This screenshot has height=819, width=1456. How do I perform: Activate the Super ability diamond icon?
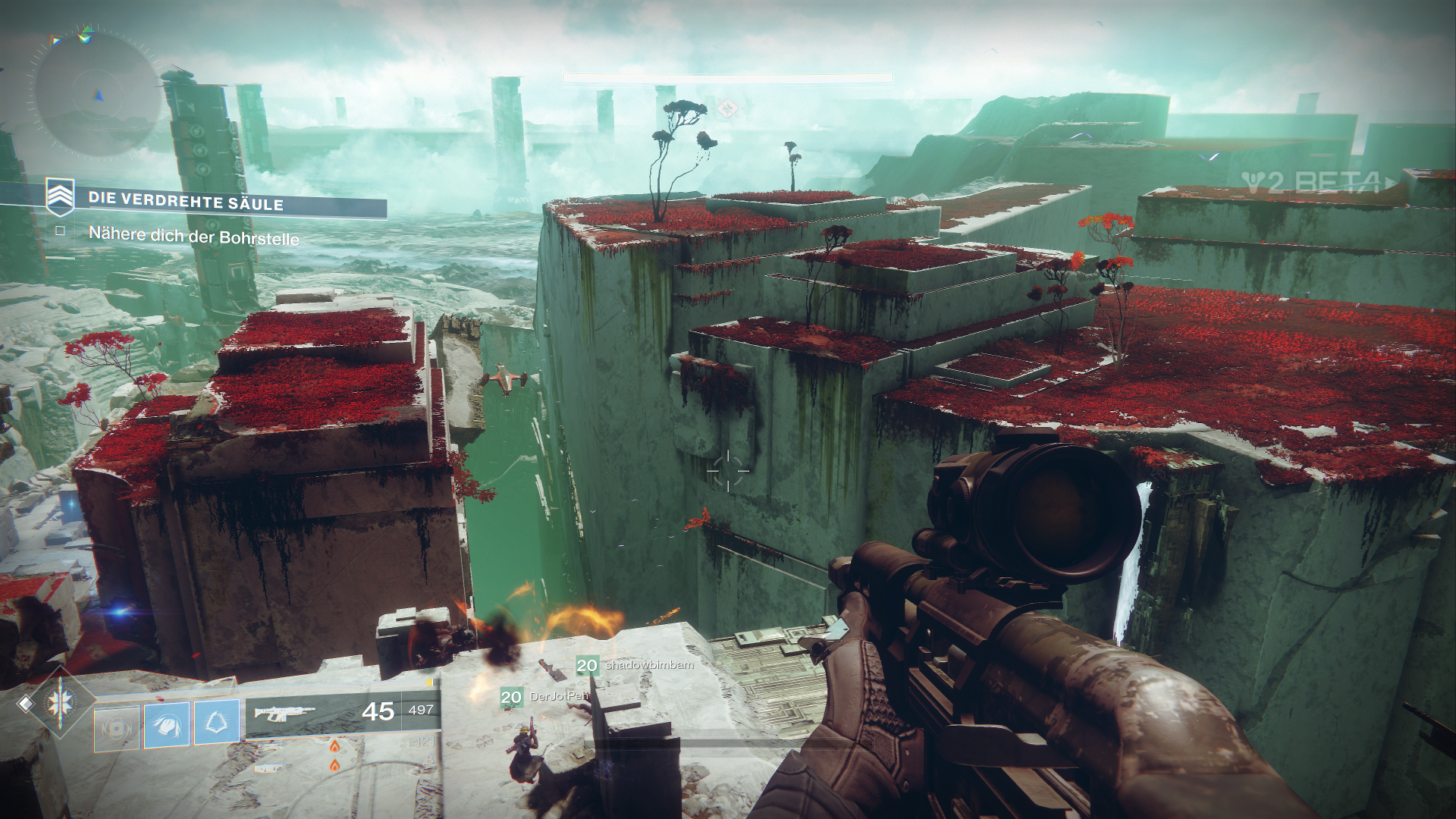point(60,704)
